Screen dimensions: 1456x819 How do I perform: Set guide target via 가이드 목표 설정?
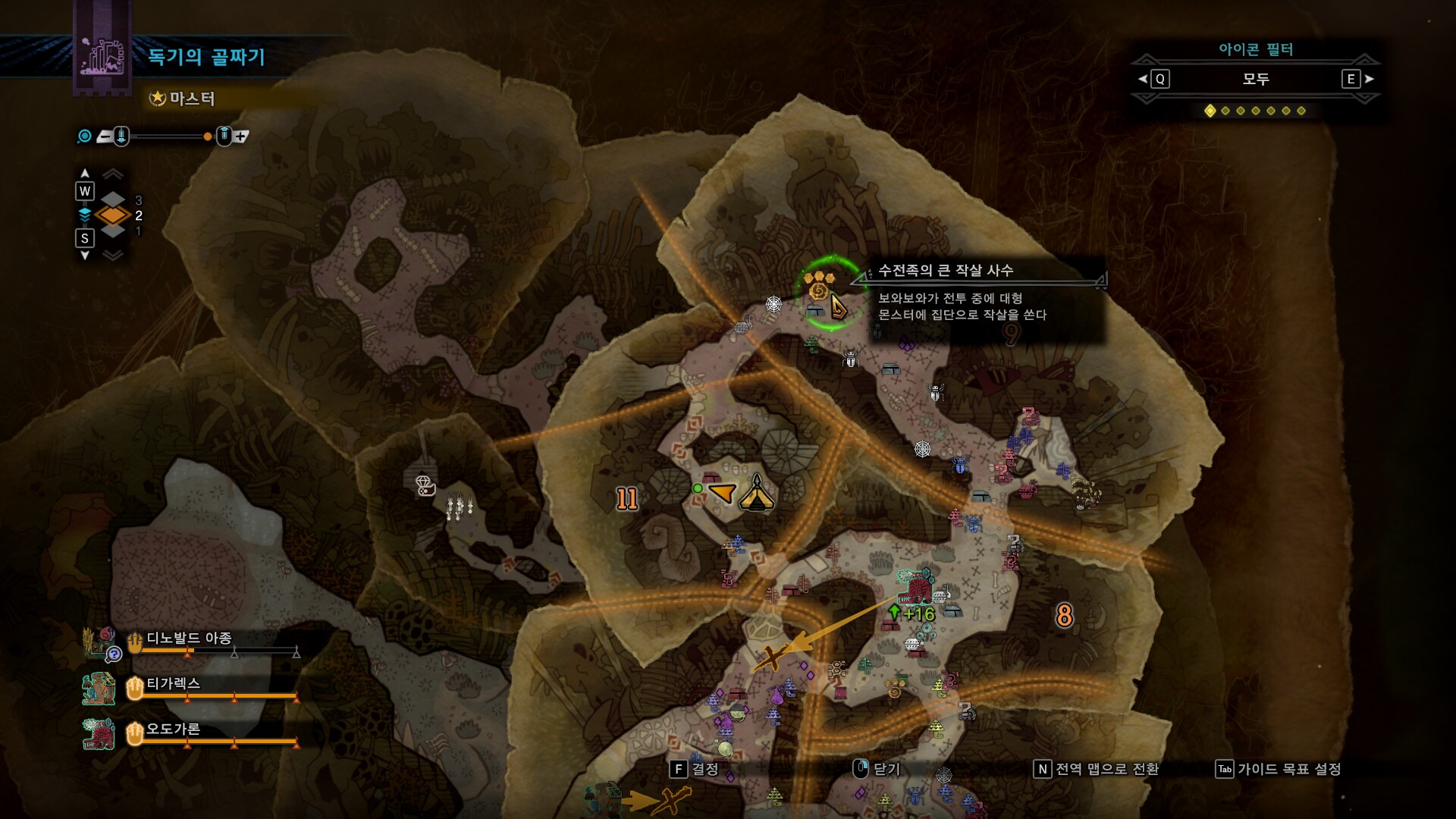click(1279, 769)
